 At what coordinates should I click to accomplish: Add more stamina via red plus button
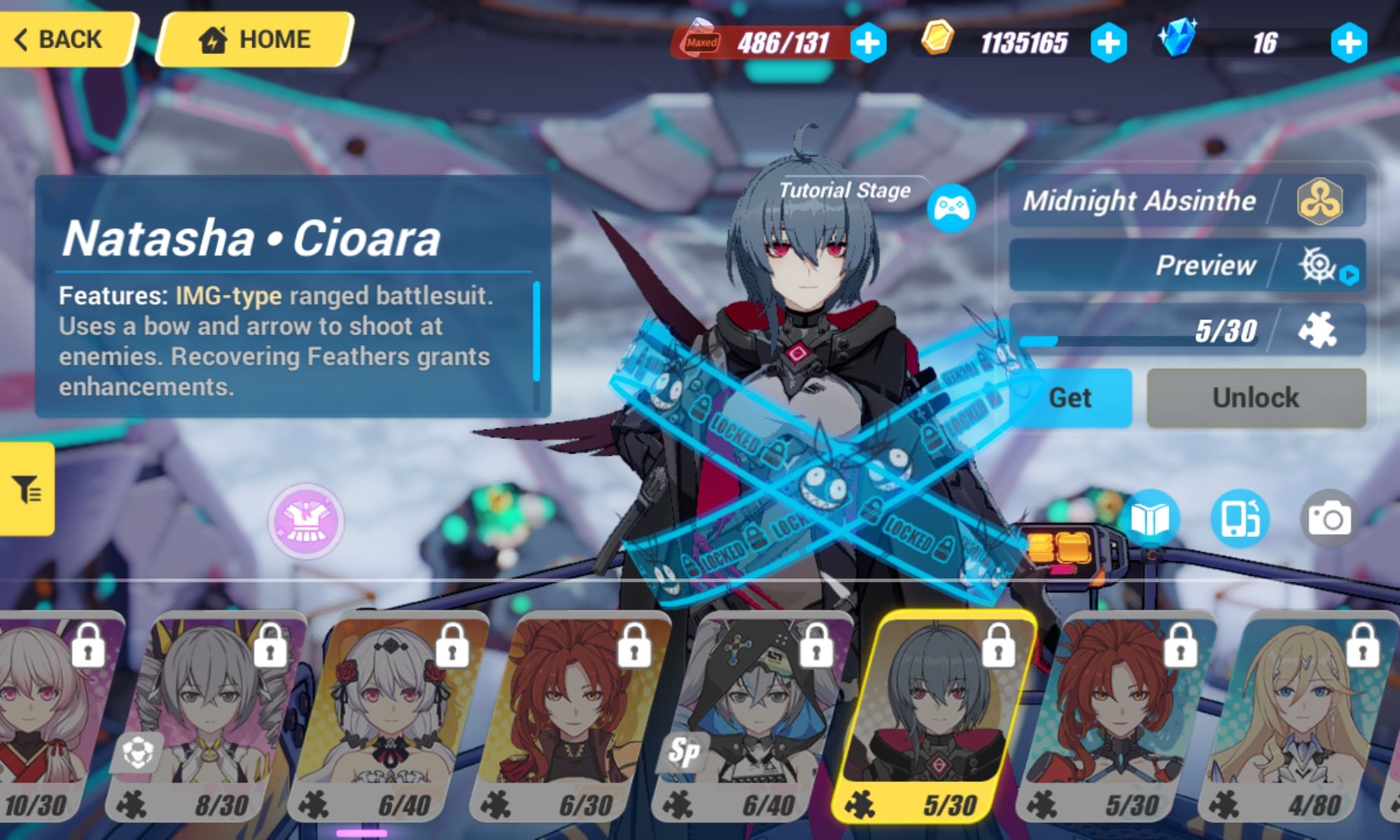868,44
